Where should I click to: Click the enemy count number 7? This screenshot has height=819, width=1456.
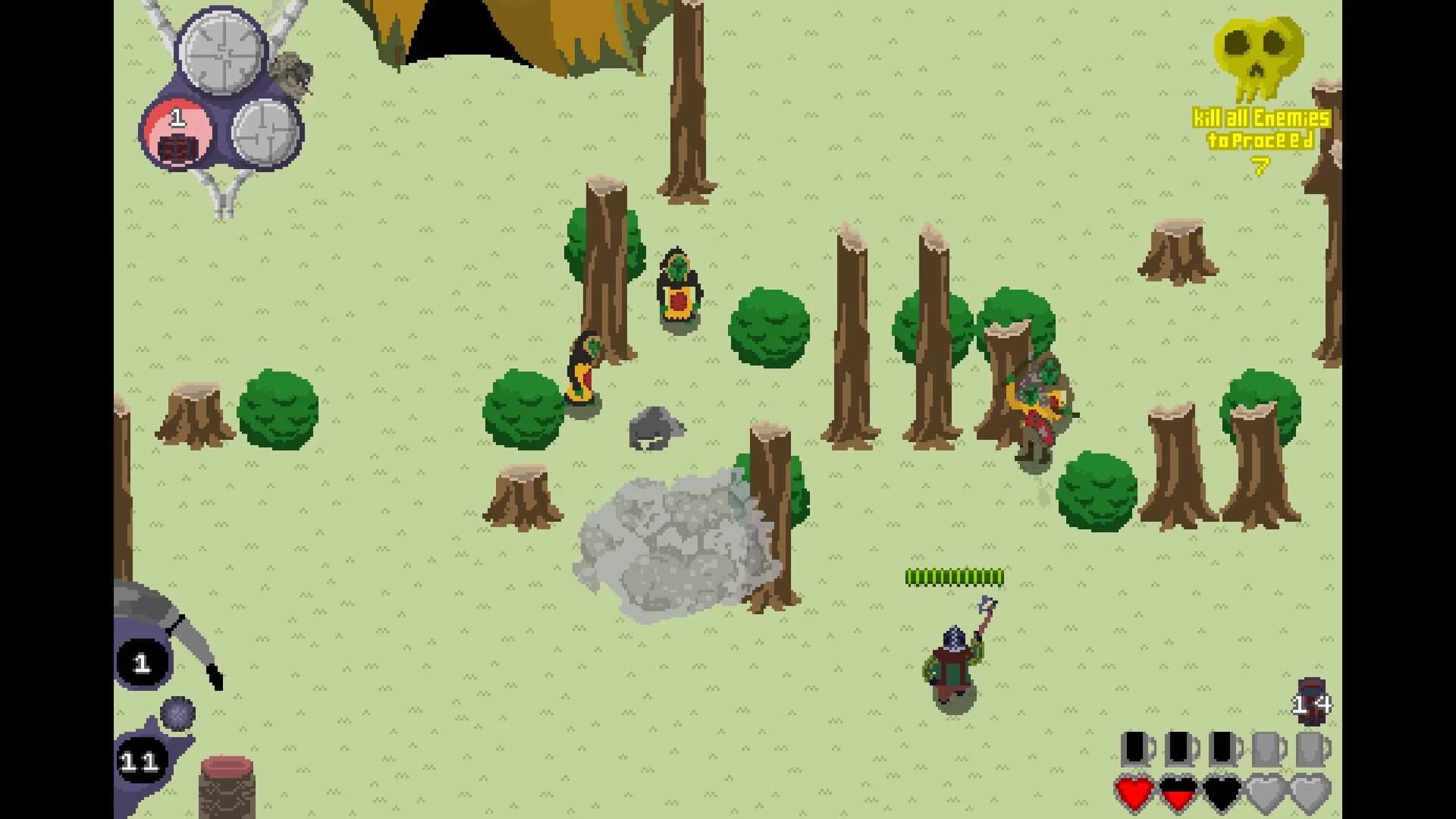click(1259, 163)
